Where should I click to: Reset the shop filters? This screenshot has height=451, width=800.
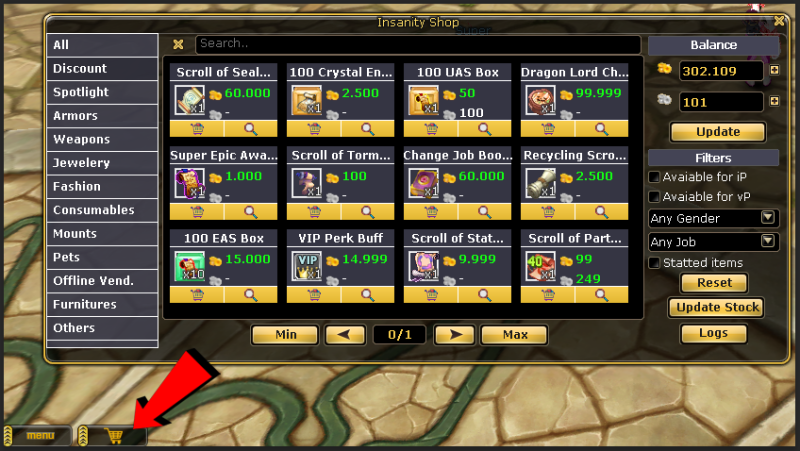click(713, 283)
